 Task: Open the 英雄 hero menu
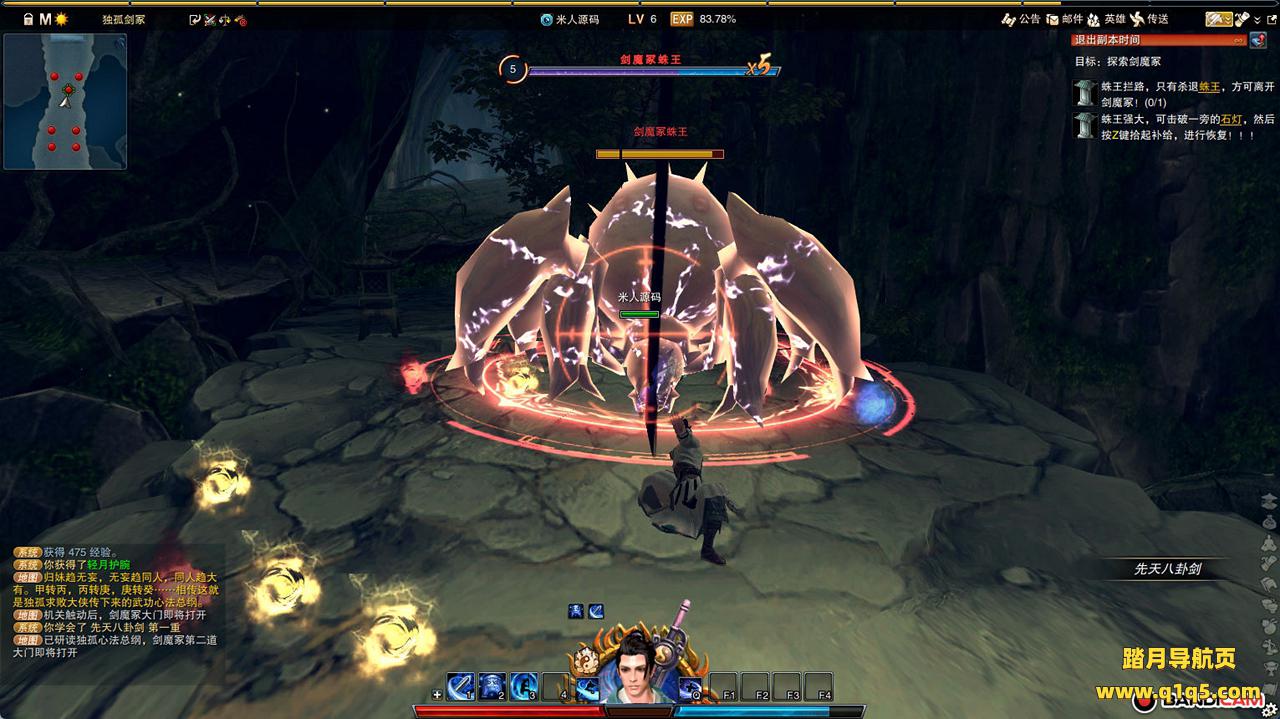[x=1106, y=19]
